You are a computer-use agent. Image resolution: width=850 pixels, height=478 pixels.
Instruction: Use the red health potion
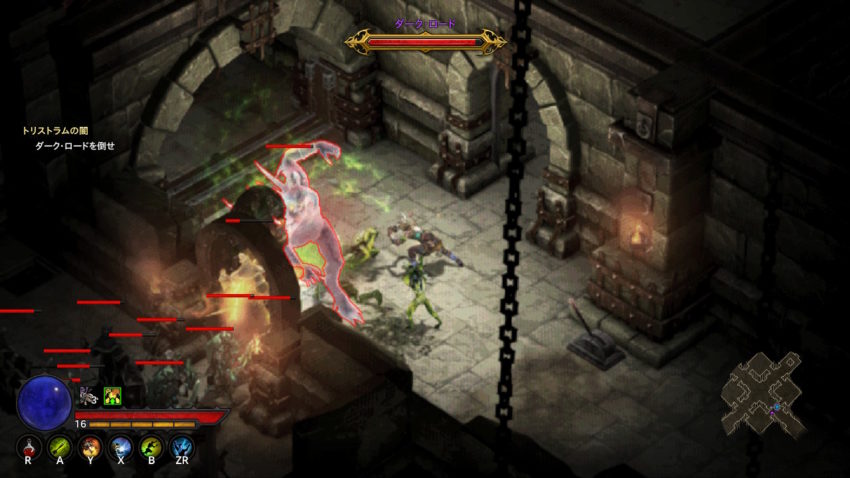point(29,448)
